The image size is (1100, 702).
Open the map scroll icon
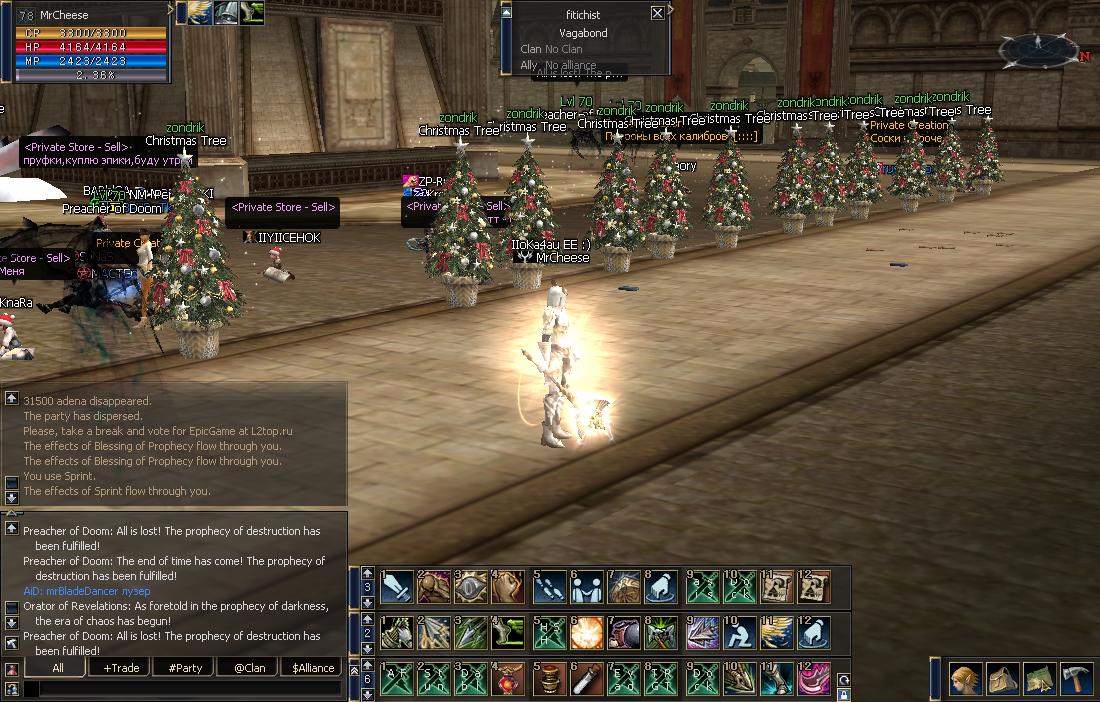[1038, 679]
